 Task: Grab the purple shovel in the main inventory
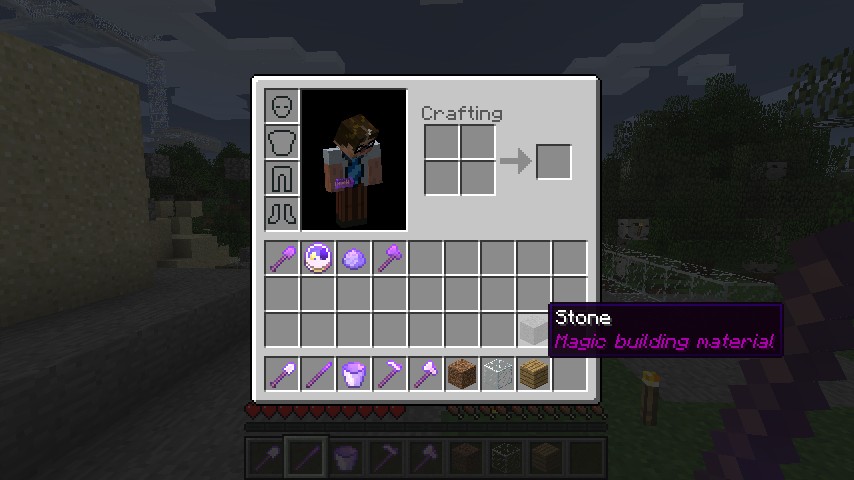[283, 258]
